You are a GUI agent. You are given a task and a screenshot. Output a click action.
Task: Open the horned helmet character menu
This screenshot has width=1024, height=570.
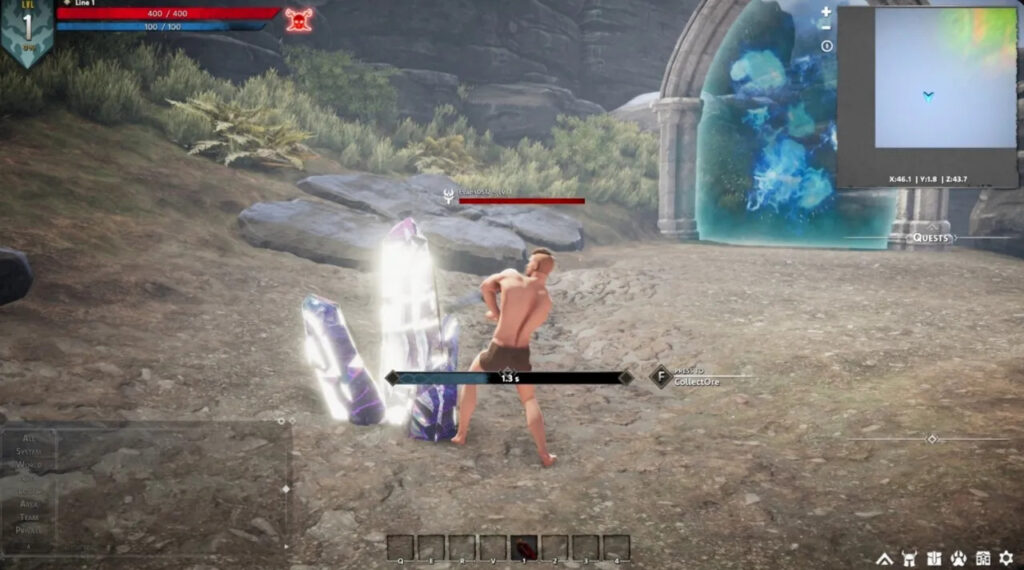pyautogui.click(x=909, y=557)
